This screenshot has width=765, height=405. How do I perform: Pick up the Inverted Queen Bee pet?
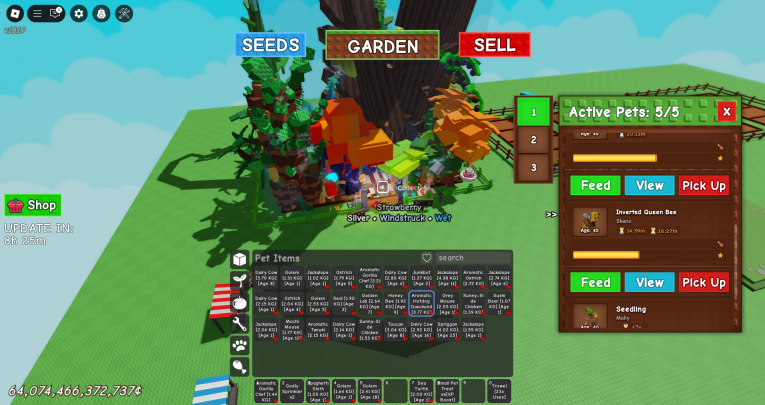click(704, 283)
